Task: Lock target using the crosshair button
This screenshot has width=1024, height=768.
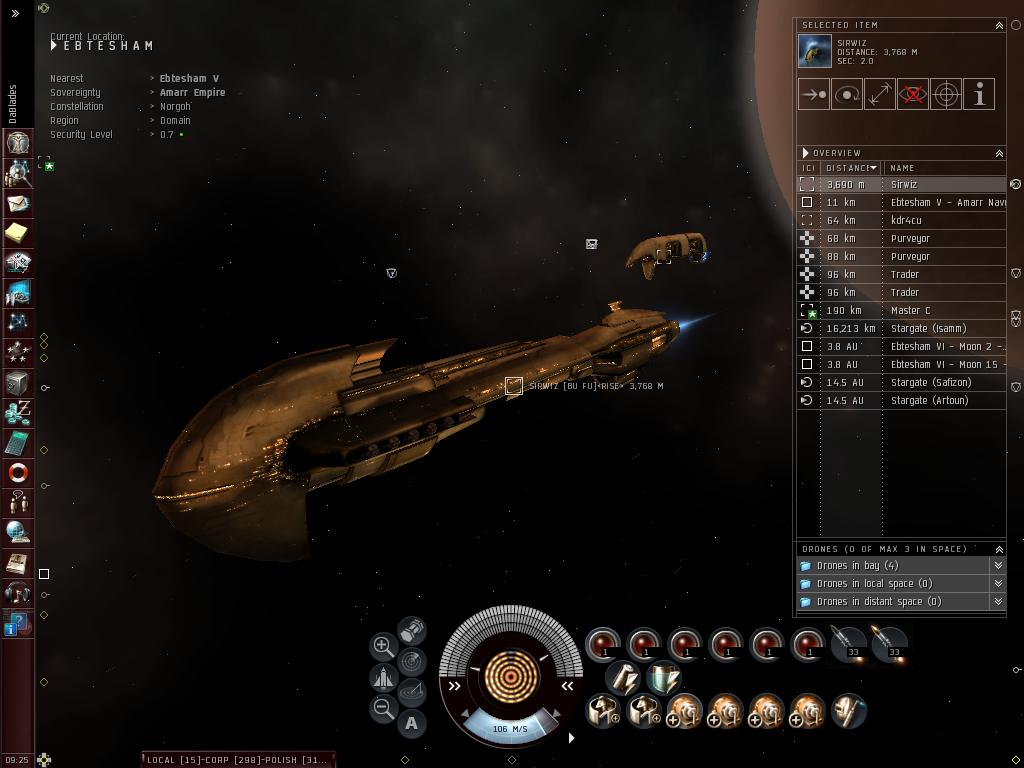Action: (946, 95)
